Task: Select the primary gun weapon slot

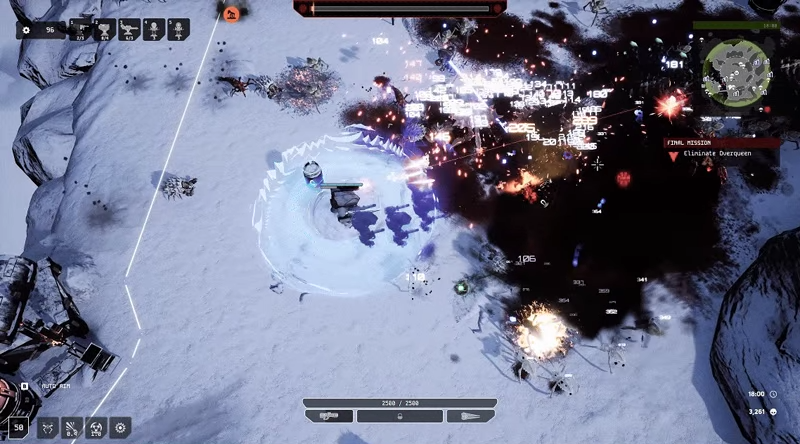Action: click(x=329, y=415)
